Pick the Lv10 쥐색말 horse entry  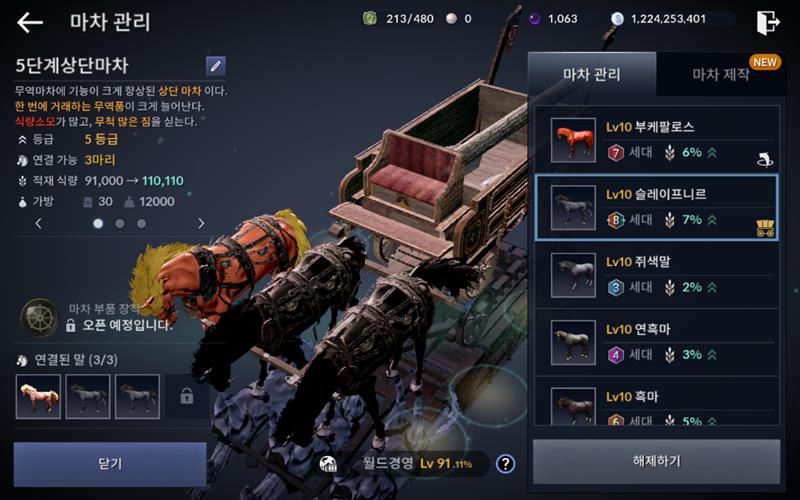[656, 274]
